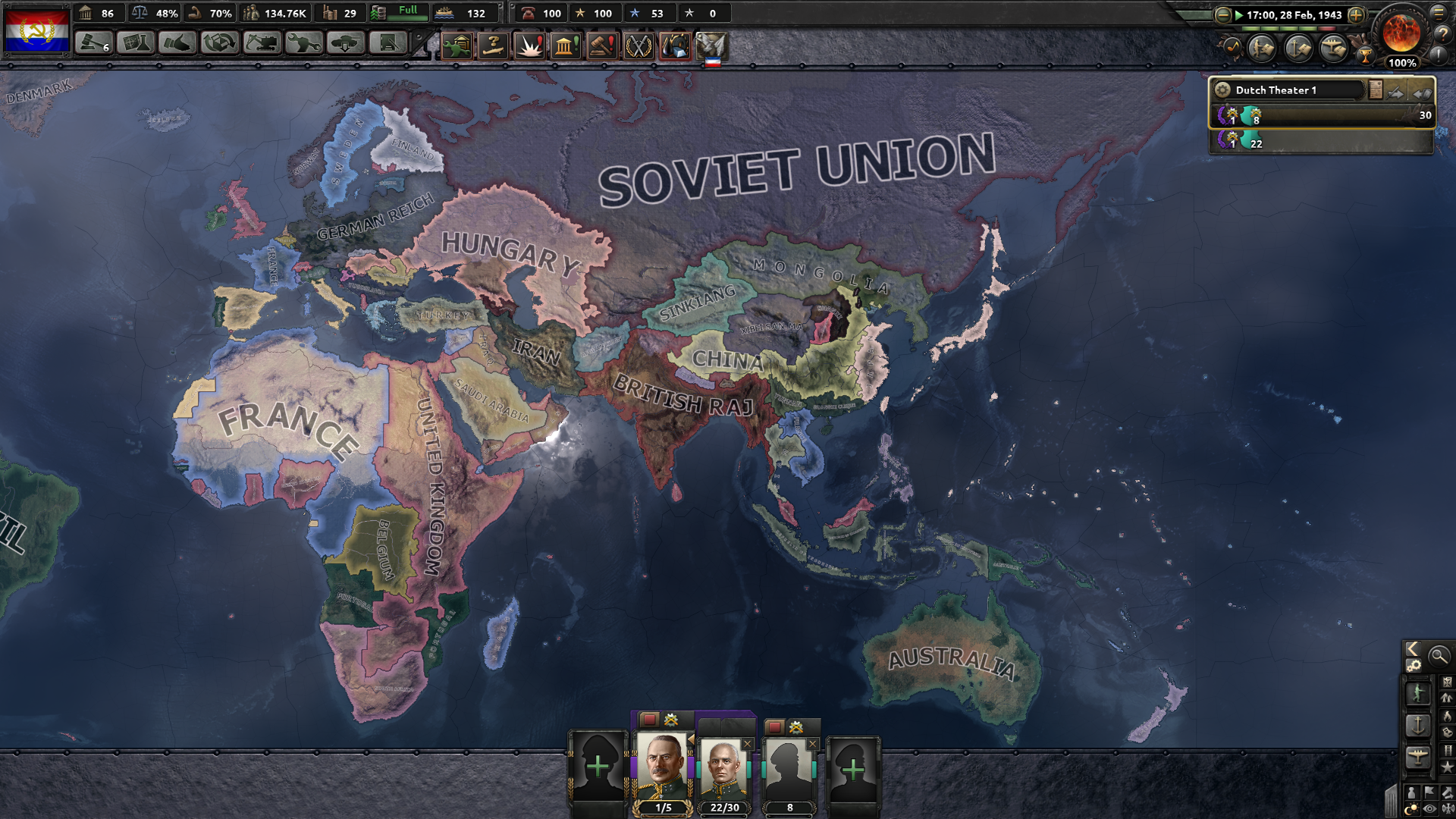Toggle the weather eye overlay
This screenshot has height=819, width=1456.
(x=1430, y=808)
